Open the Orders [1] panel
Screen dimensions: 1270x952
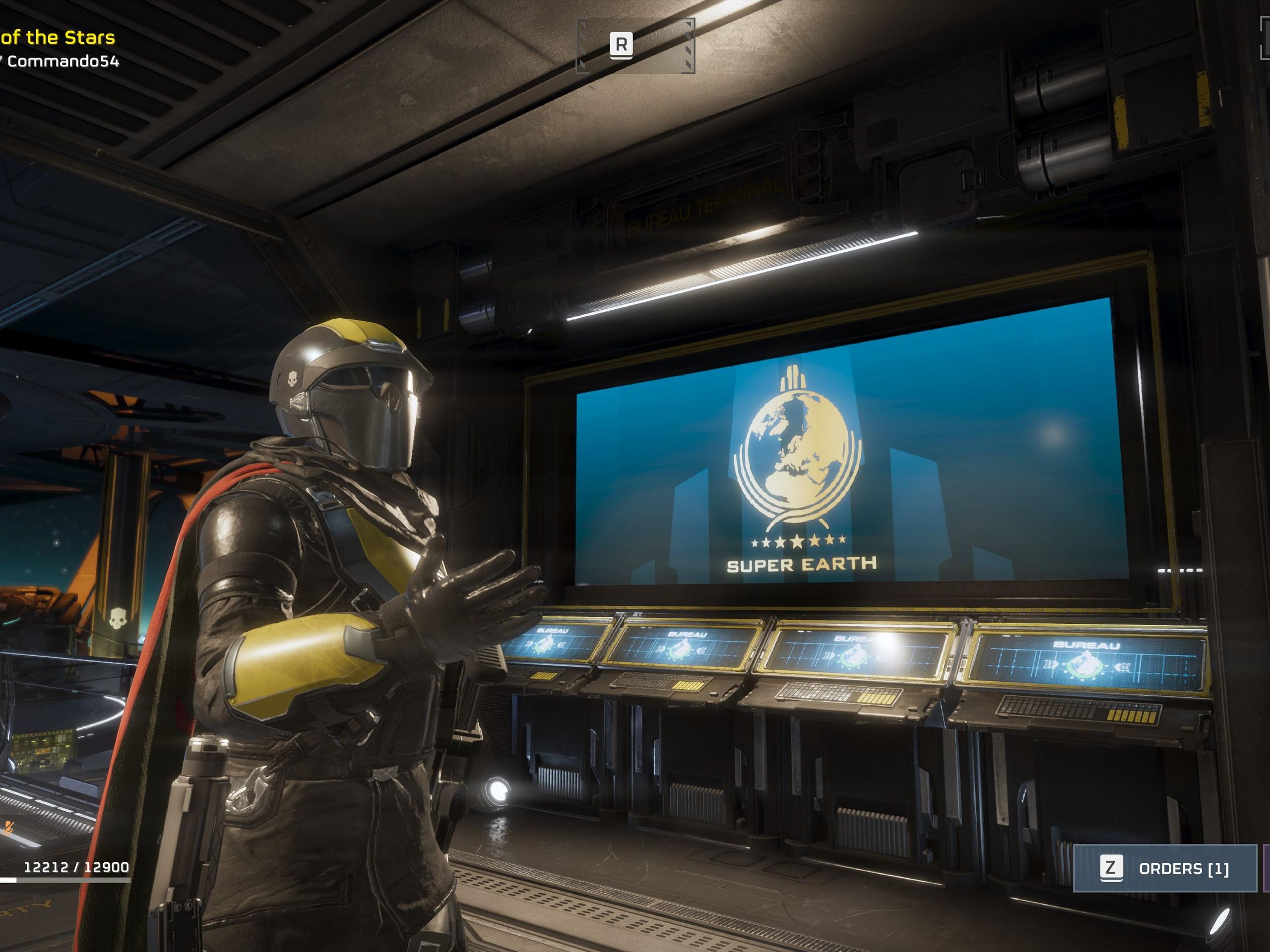(x=1164, y=868)
